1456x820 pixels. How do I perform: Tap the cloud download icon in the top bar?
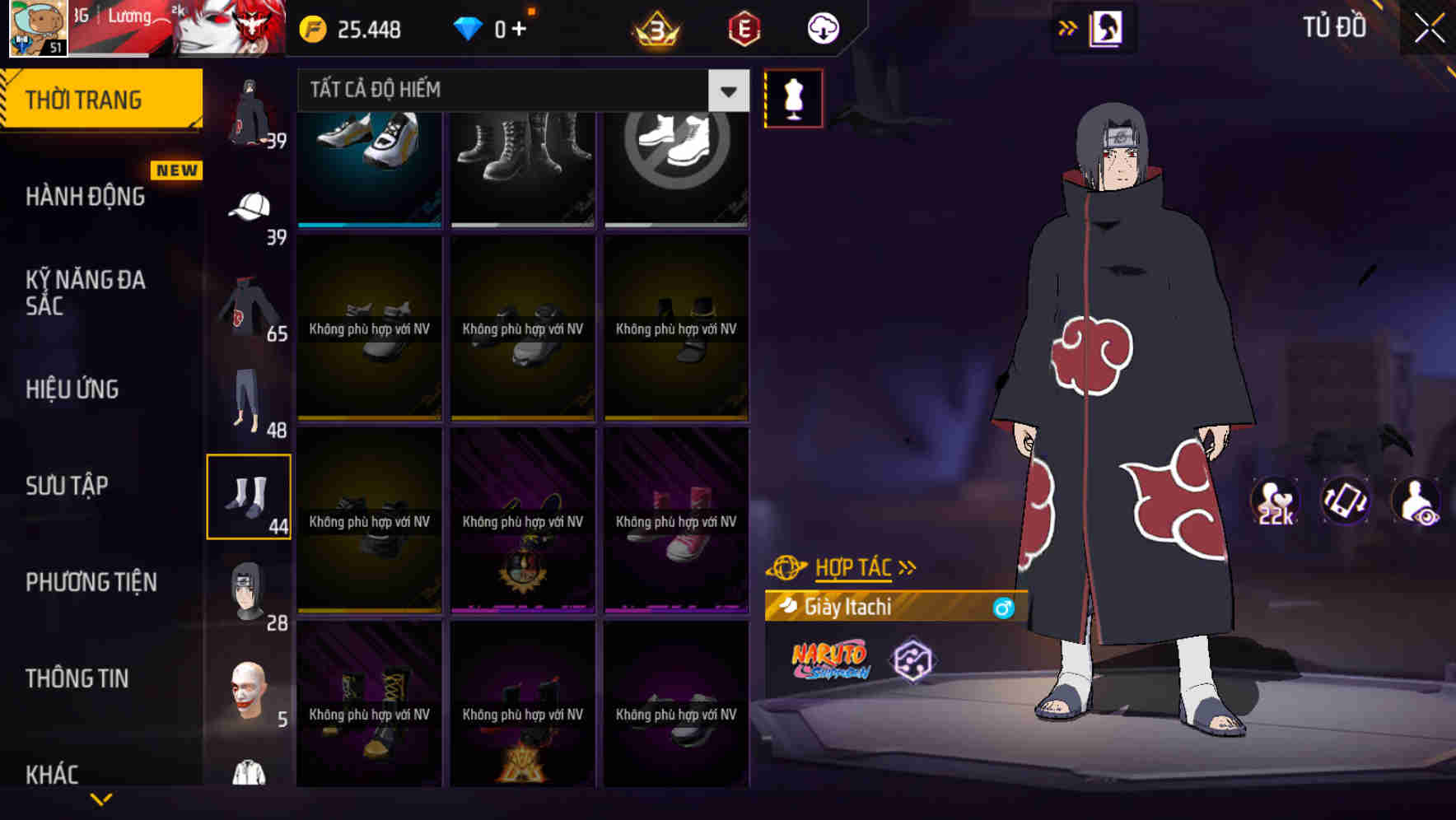[x=824, y=27]
